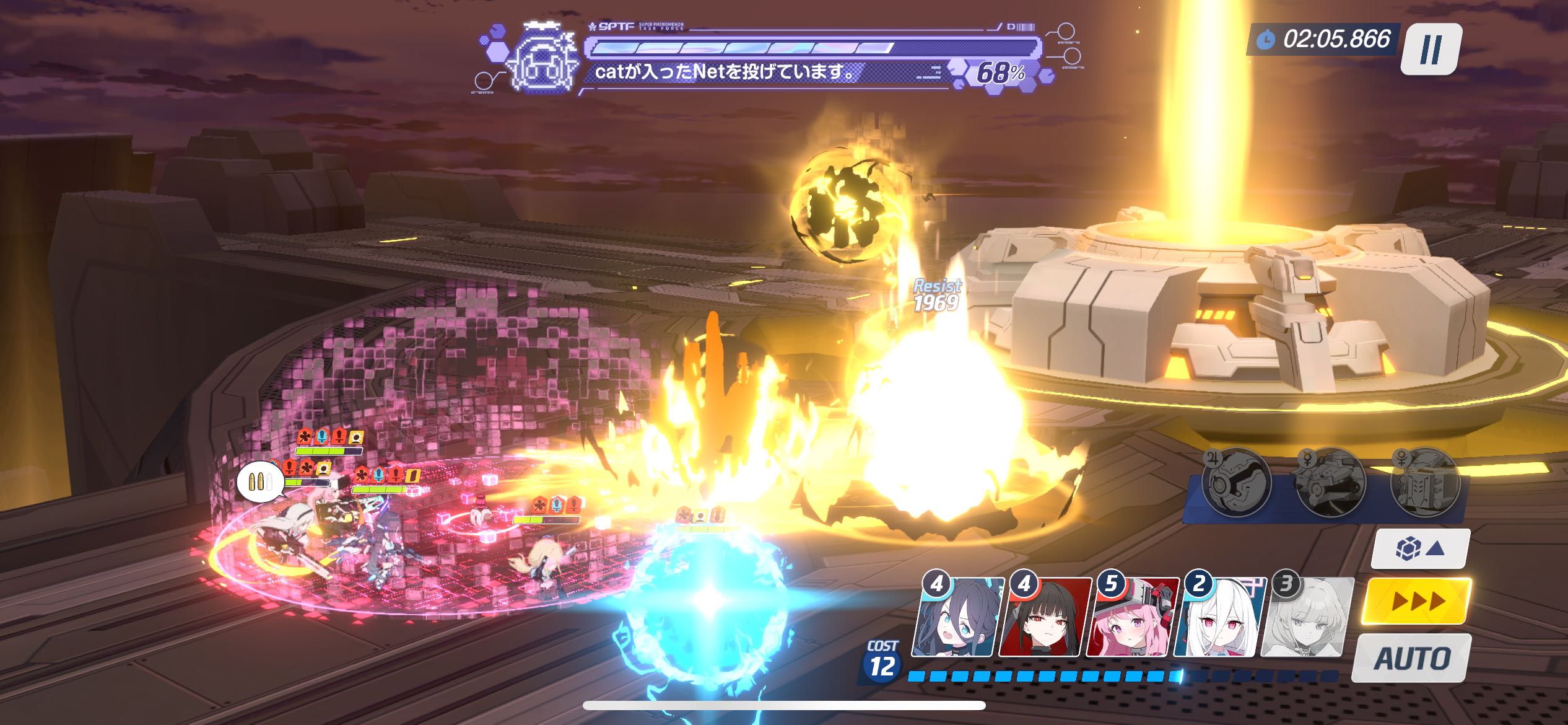The height and width of the screenshot is (725, 1568).
Task: Use the black-haired red-eyed girl's skill card
Action: point(1045,617)
